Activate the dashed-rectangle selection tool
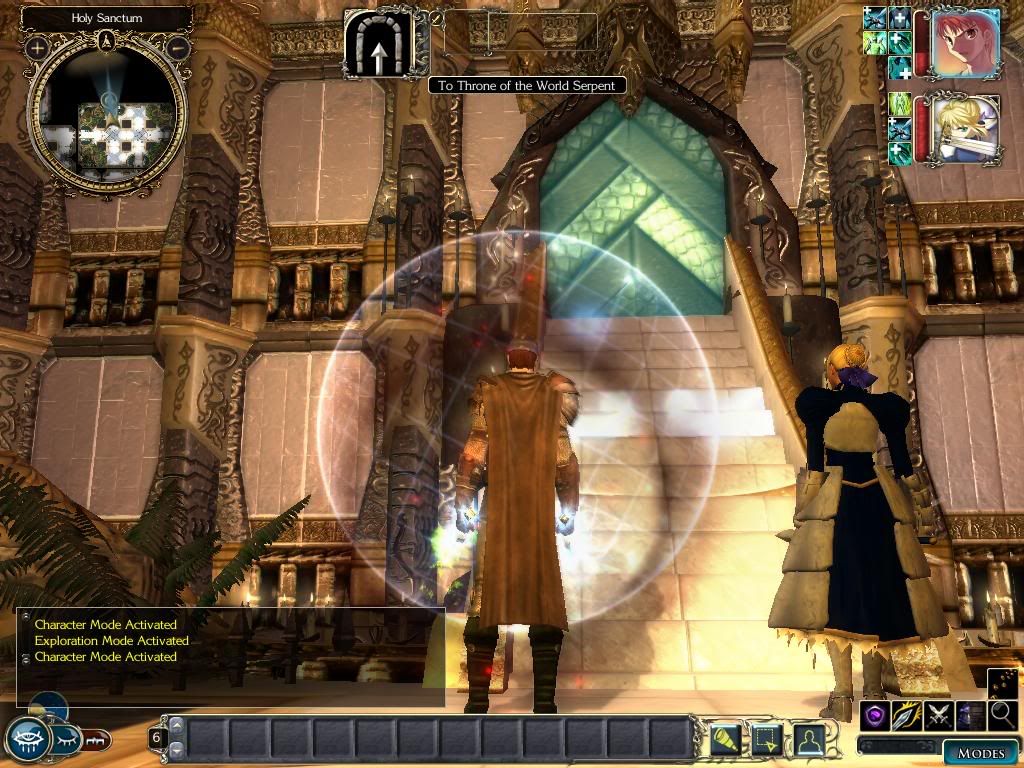Screen dimensions: 1024x768 click(x=767, y=740)
